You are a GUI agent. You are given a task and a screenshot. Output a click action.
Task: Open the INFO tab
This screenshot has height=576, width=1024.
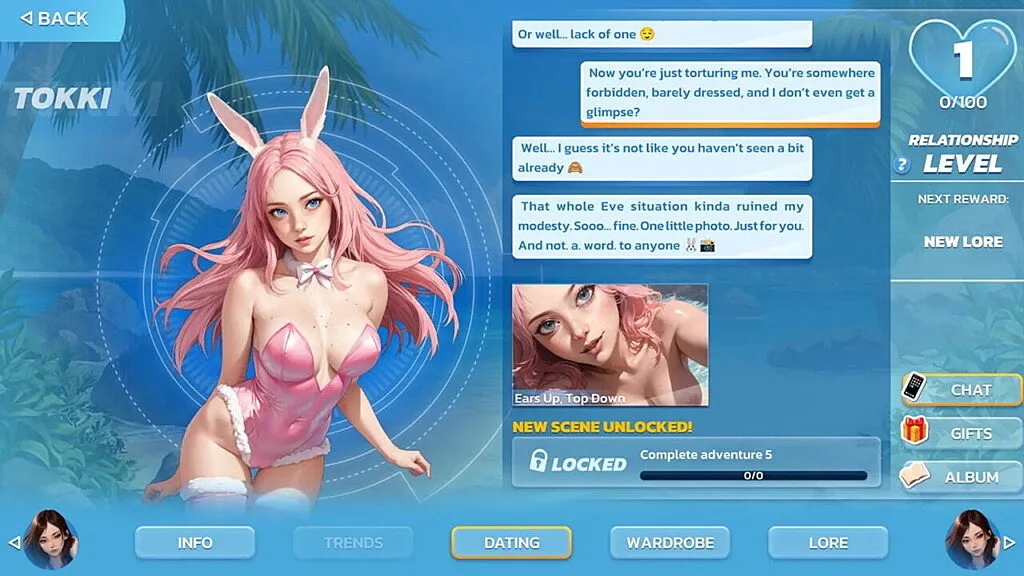click(195, 543)
